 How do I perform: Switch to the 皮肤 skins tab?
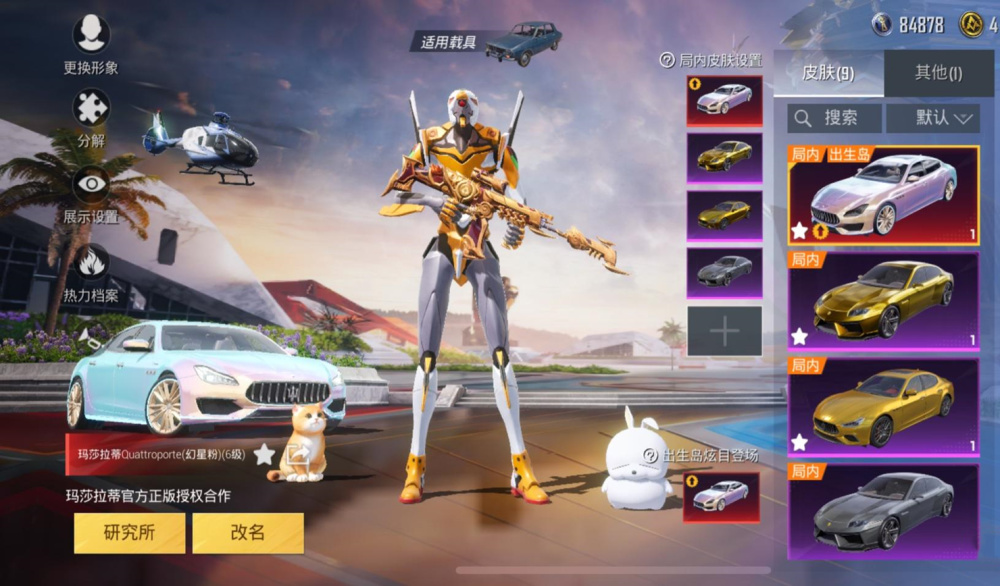828,72
